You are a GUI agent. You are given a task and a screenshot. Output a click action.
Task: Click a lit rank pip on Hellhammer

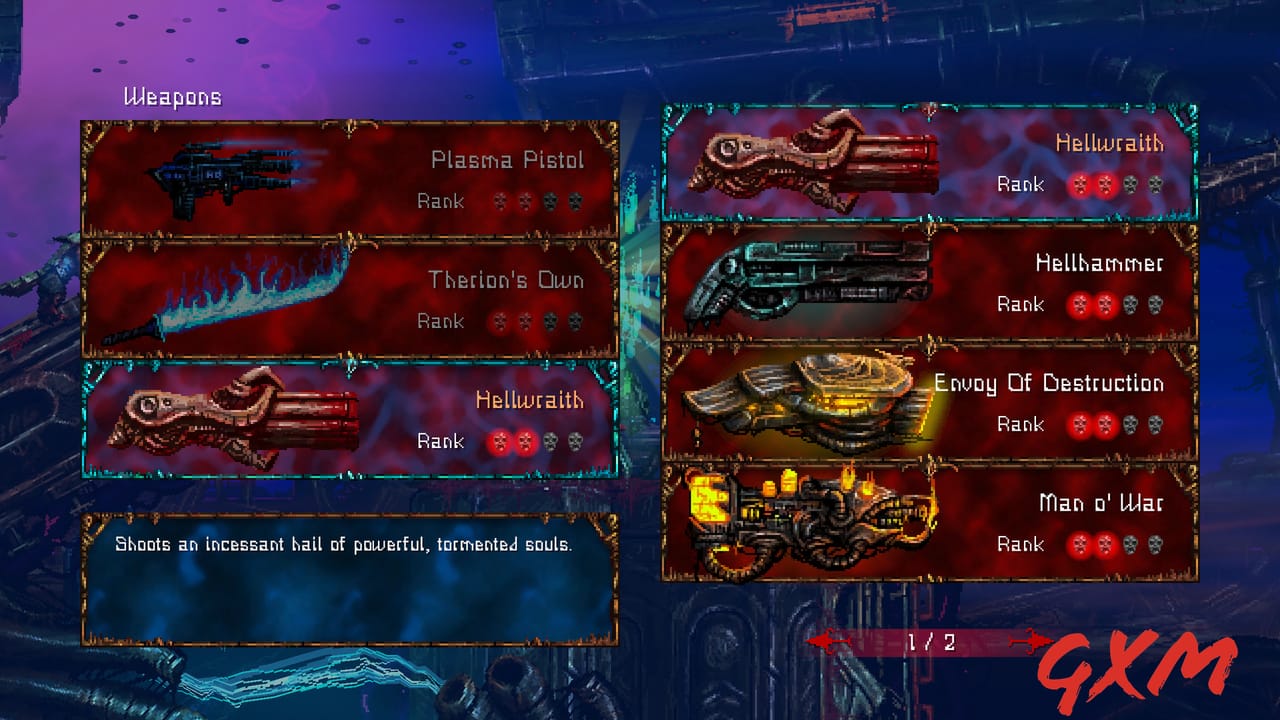tap(1081, 305)
